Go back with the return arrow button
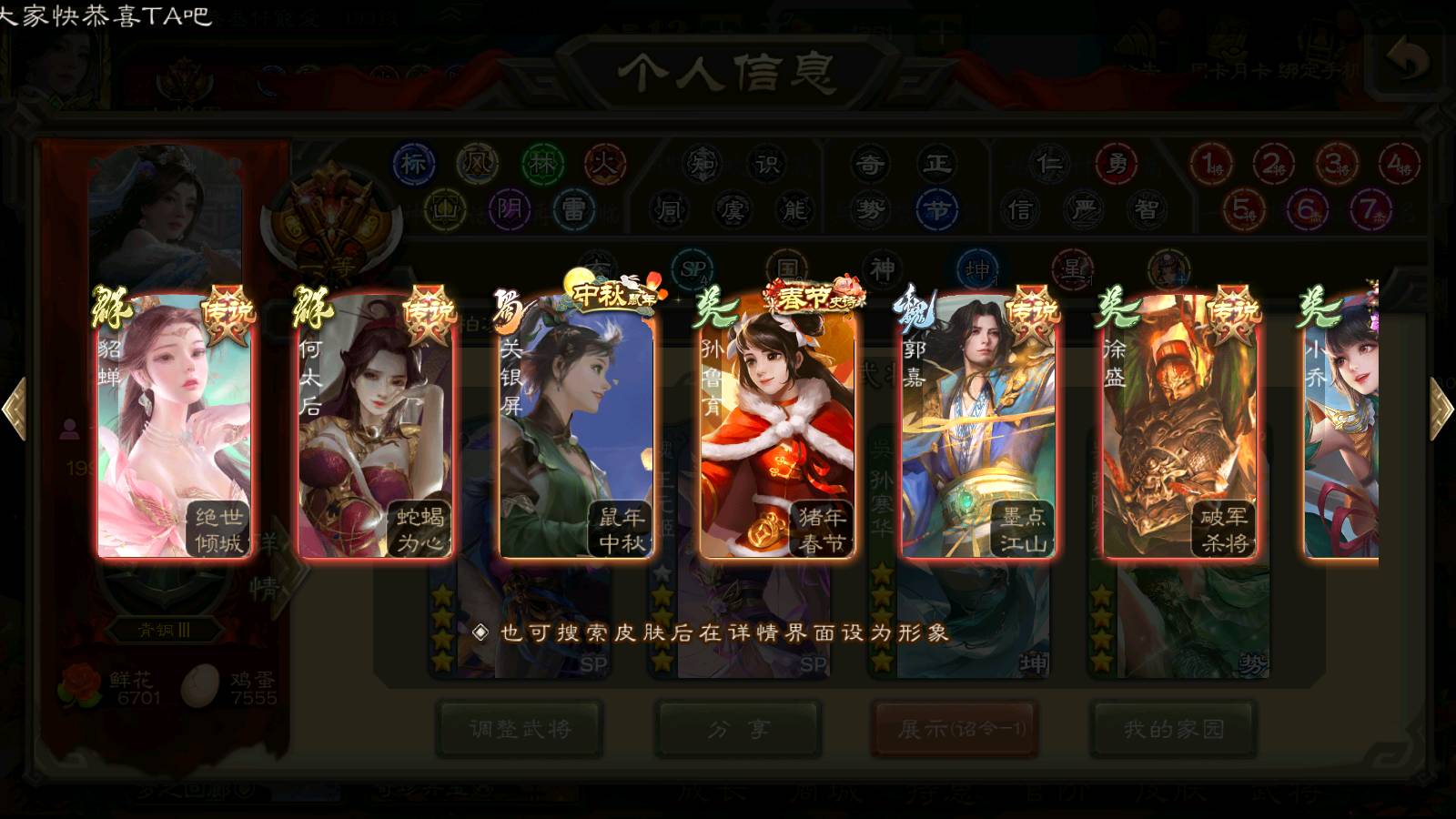This screenshot has height=819, width=1456. (x=1408, y=62)
